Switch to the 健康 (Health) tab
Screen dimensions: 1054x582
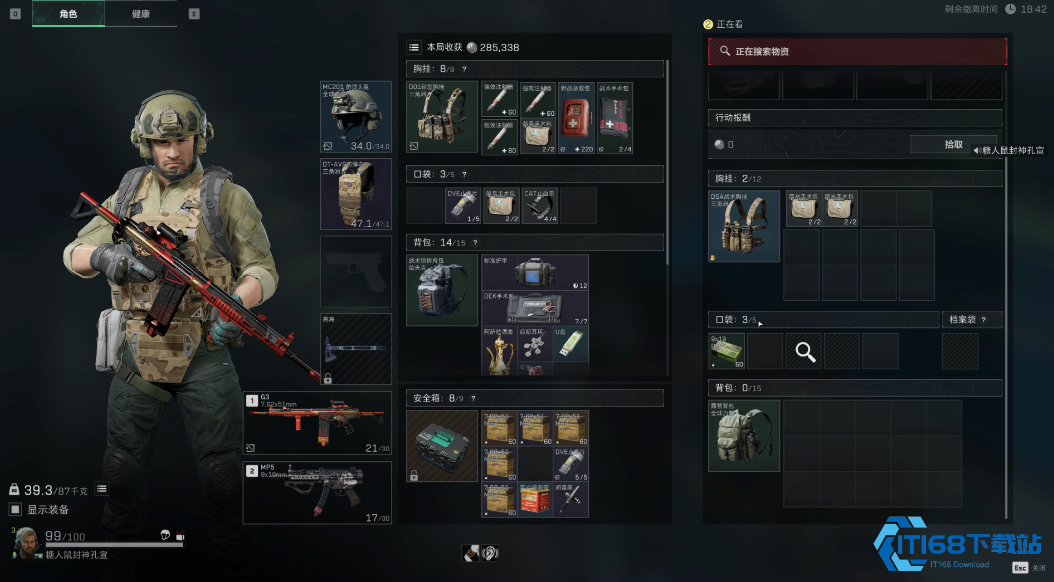pyautogui.click(x=141, y=14)
